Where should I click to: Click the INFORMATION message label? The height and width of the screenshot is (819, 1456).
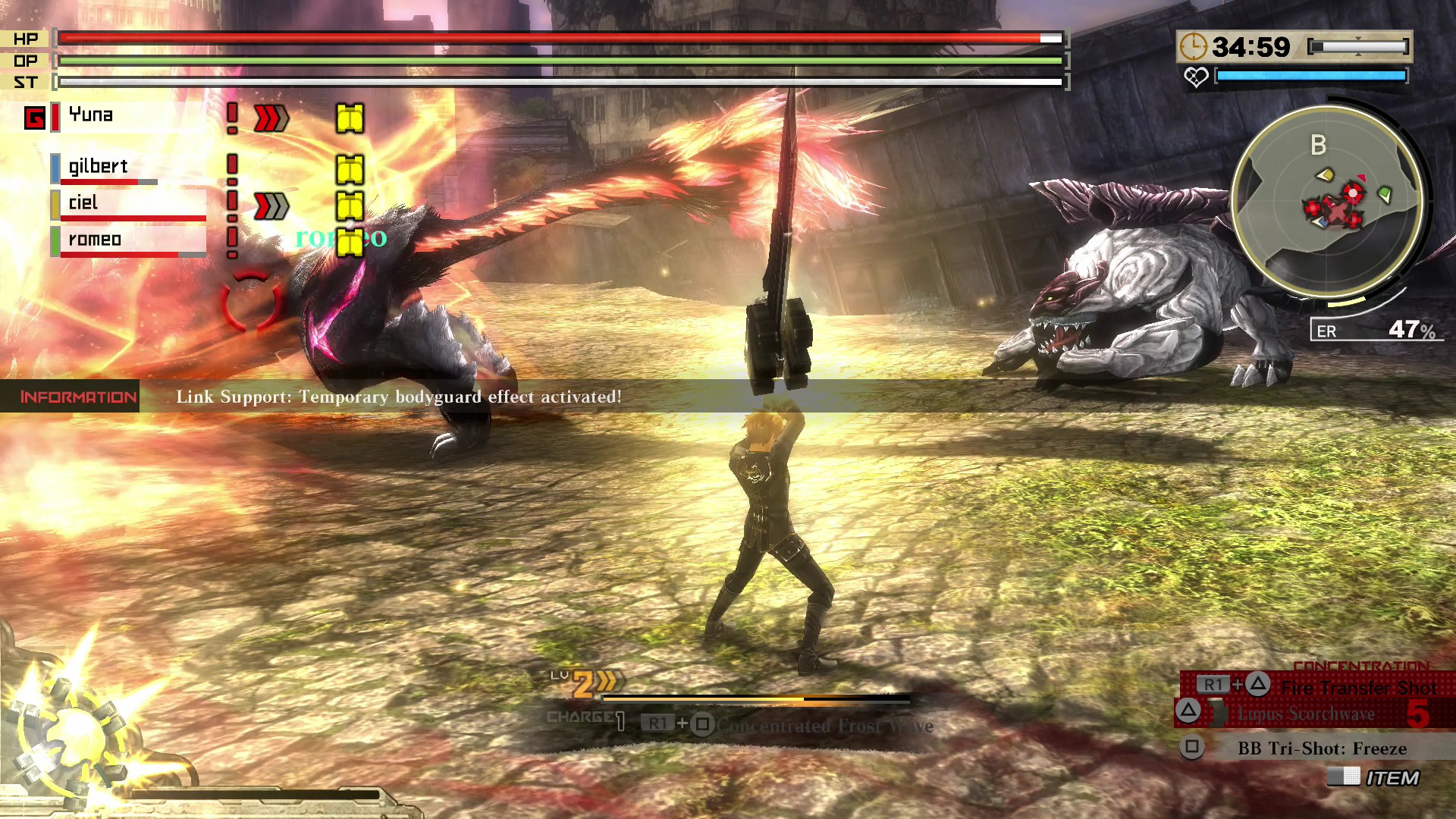coord(78,397)
